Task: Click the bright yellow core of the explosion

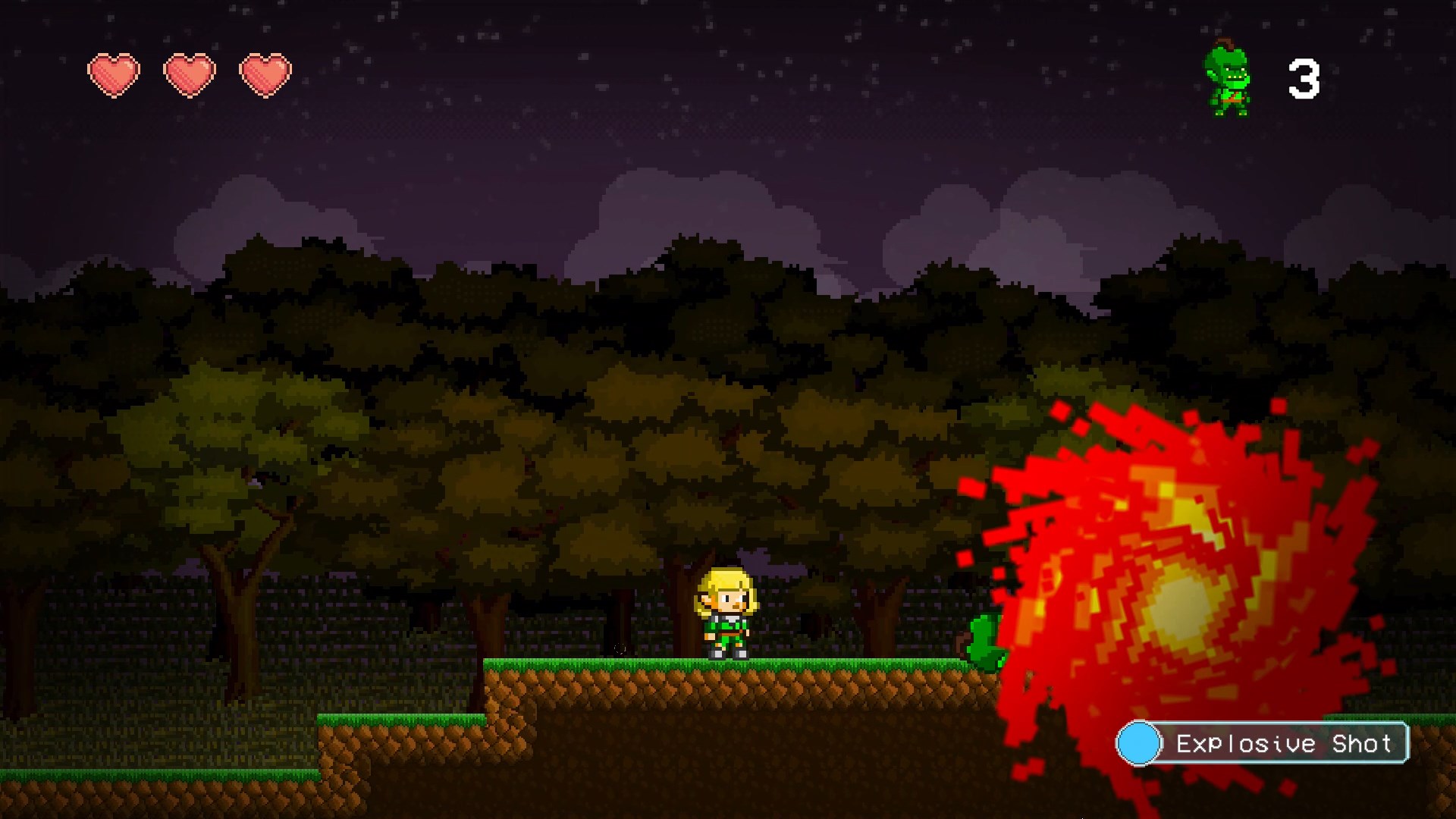Action: pos(1183,607)
